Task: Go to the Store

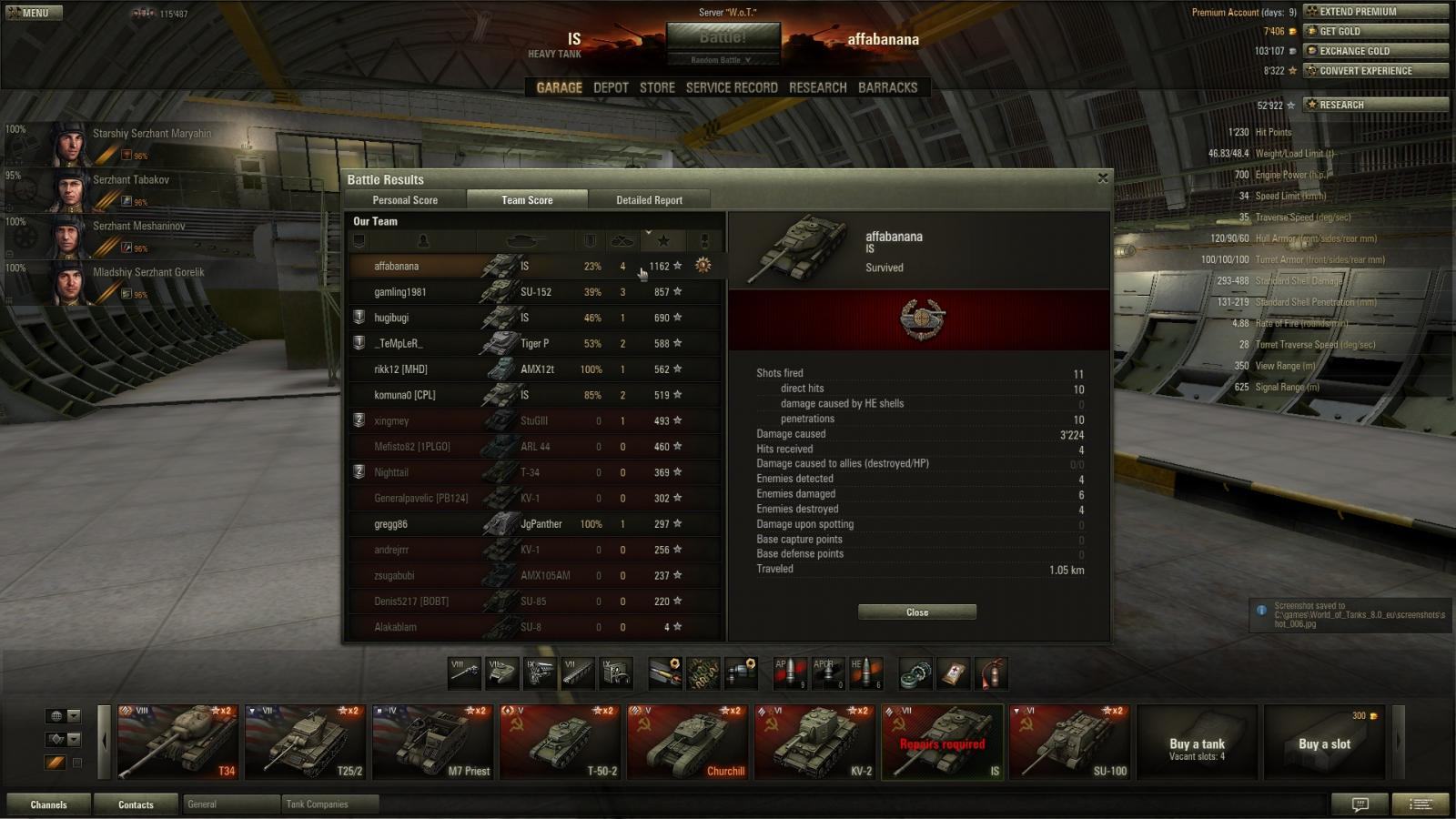Action: pos(657,87)
